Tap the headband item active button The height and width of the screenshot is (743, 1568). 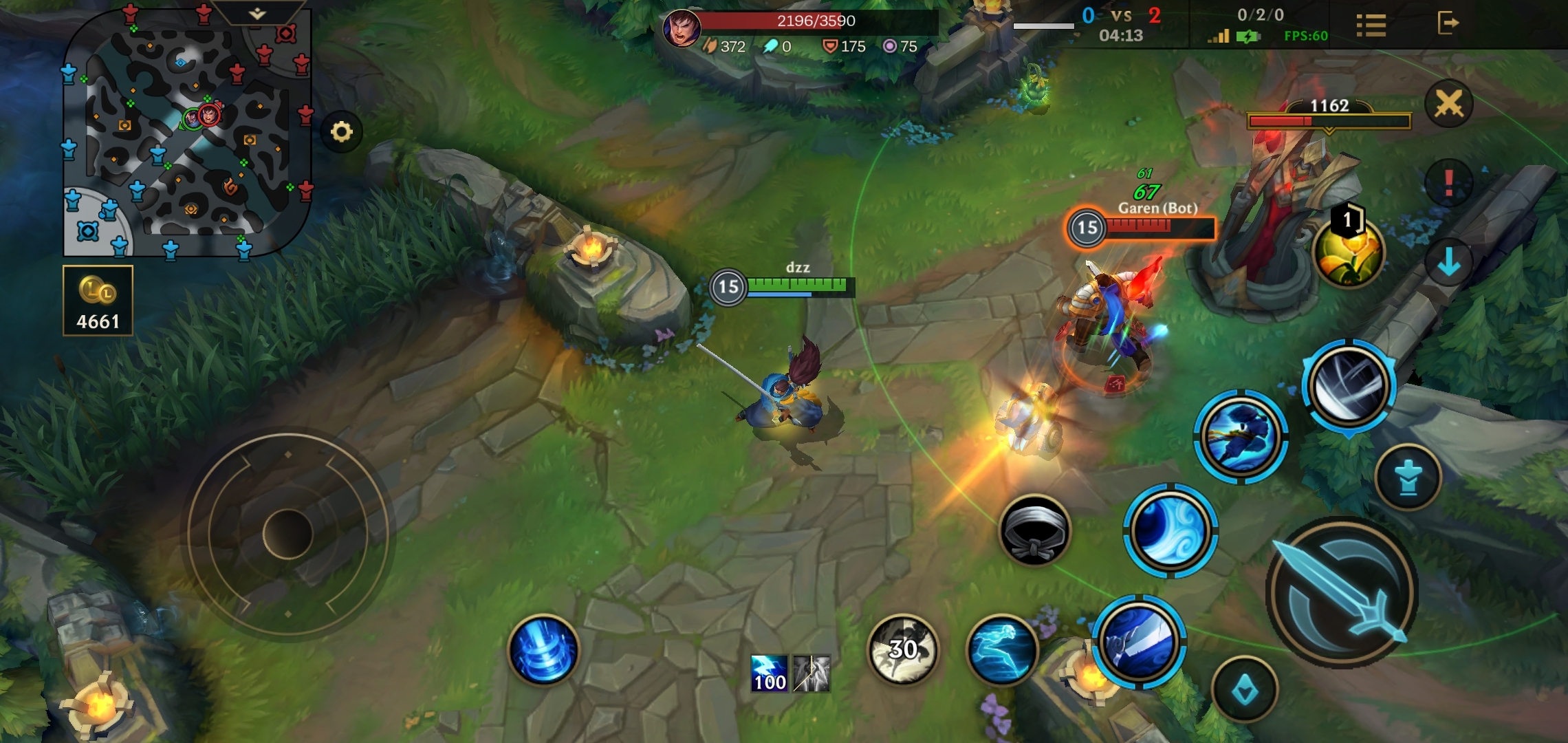click(1034, 530)
